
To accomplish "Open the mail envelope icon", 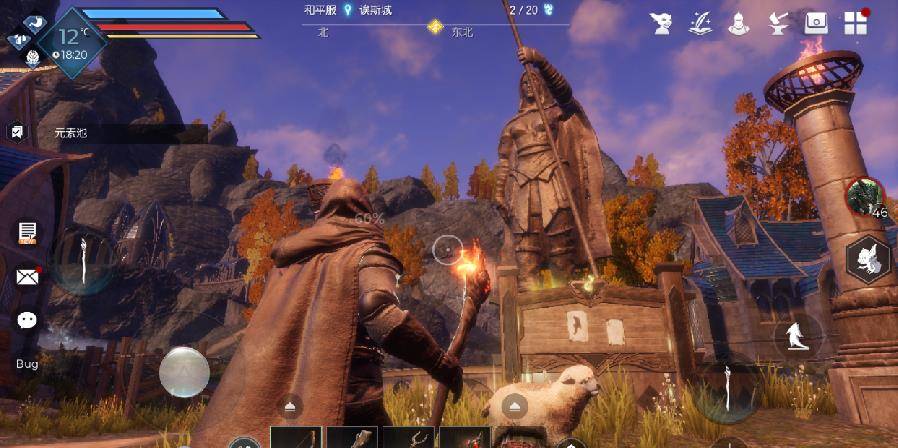I will pyautogui.click(x=27, y=277).
